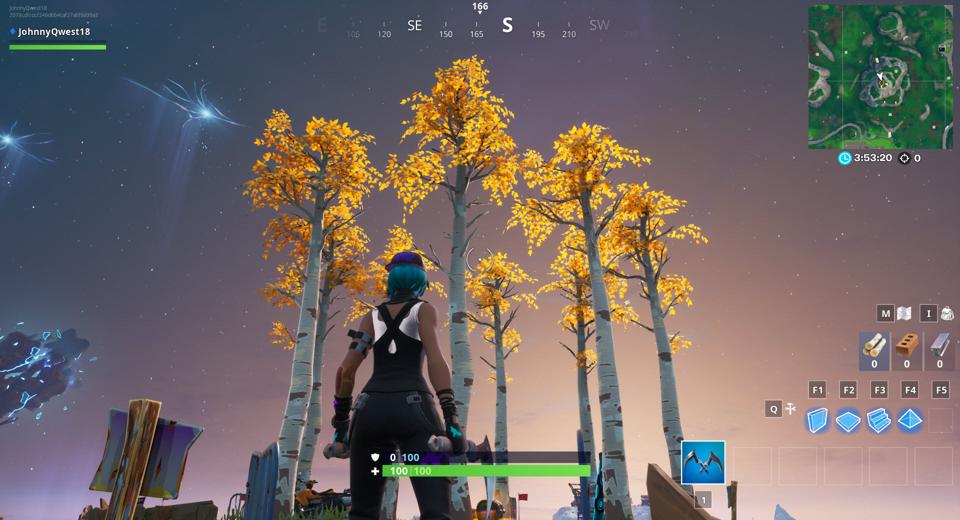This screenshot has width=960, height=520.
Task: Pick the stairs building piece
Action: pos(879,420)
